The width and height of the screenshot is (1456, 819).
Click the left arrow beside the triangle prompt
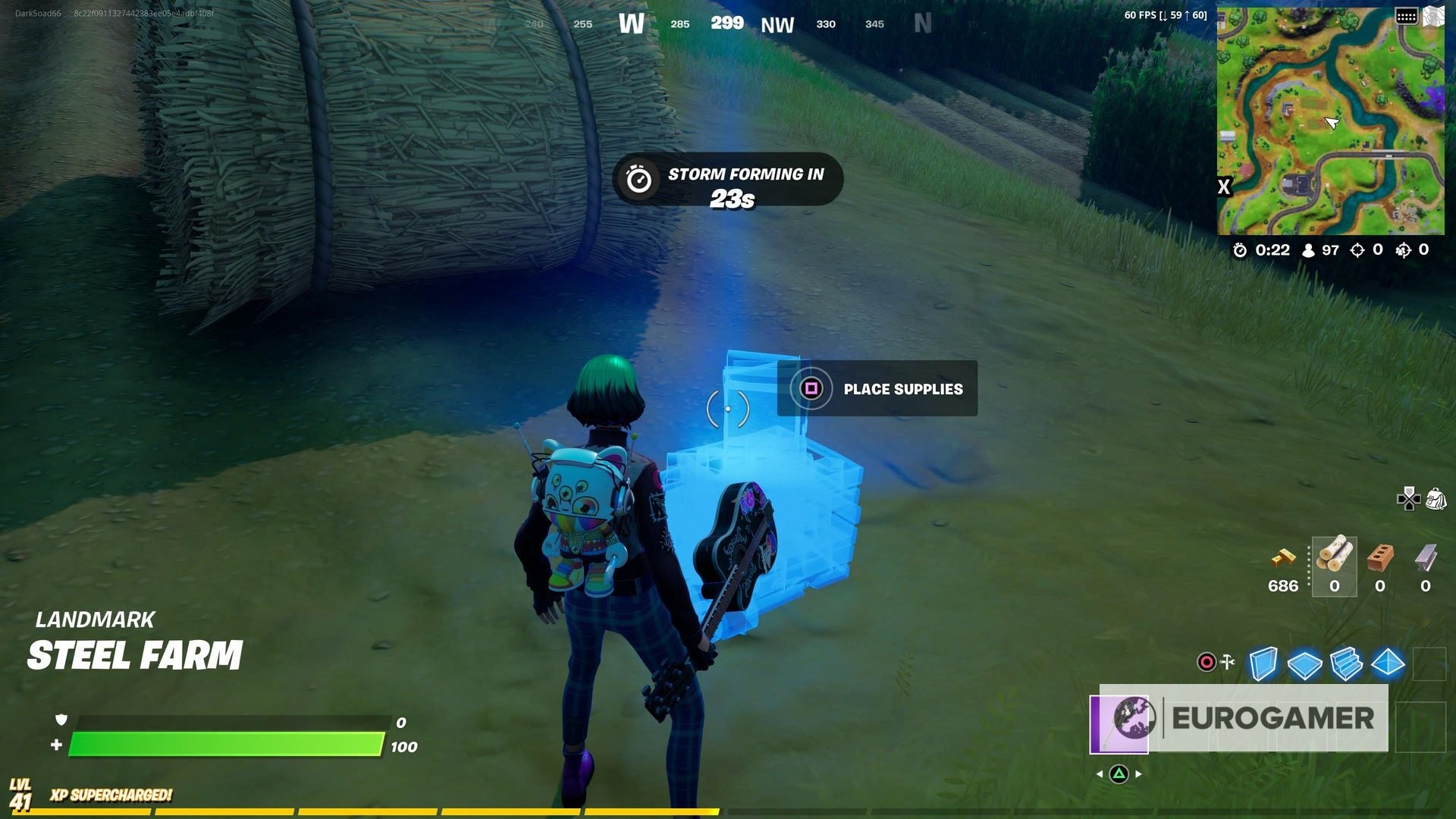1100,774
